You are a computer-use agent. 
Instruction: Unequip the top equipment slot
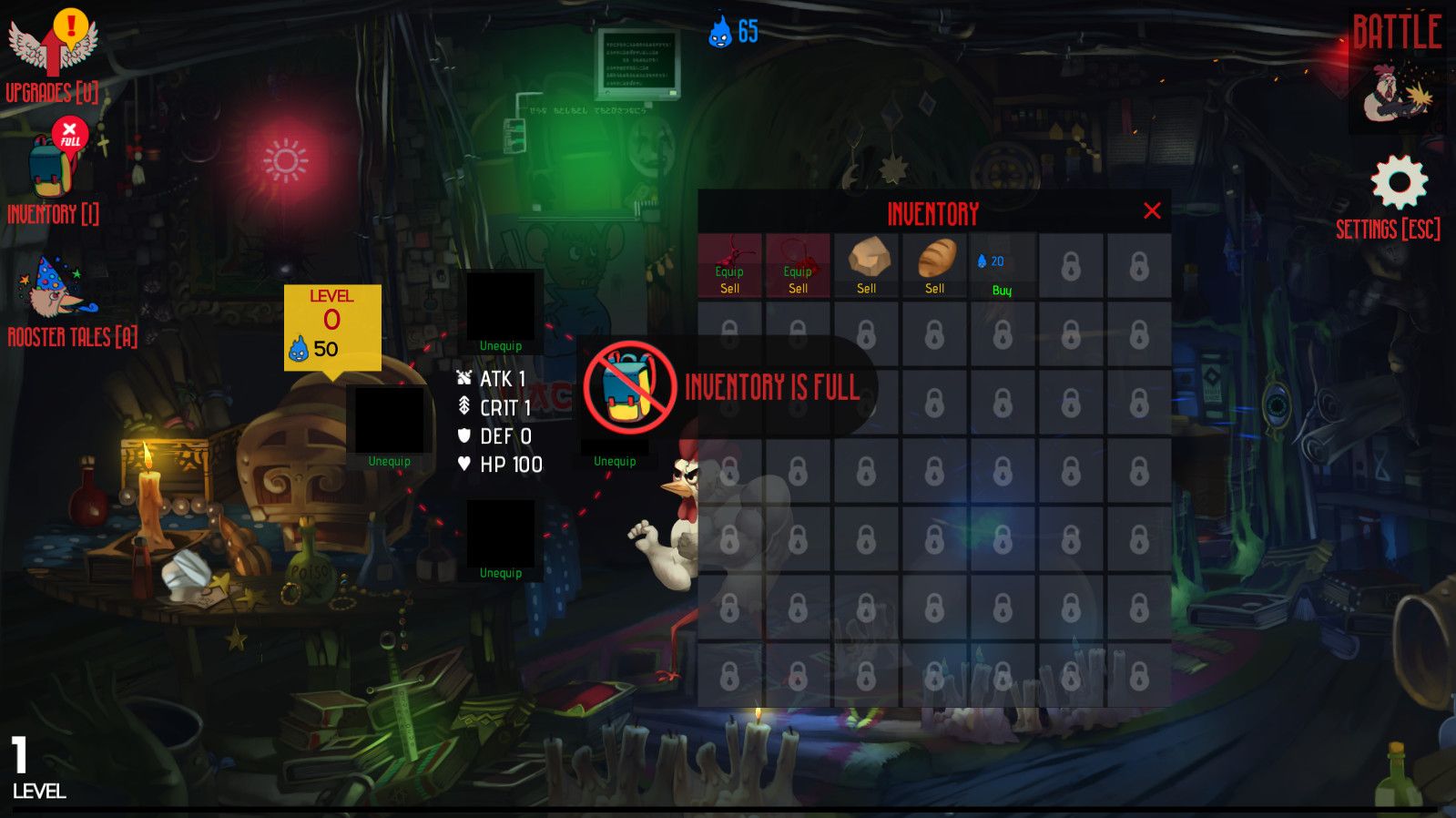pos(501,346)
